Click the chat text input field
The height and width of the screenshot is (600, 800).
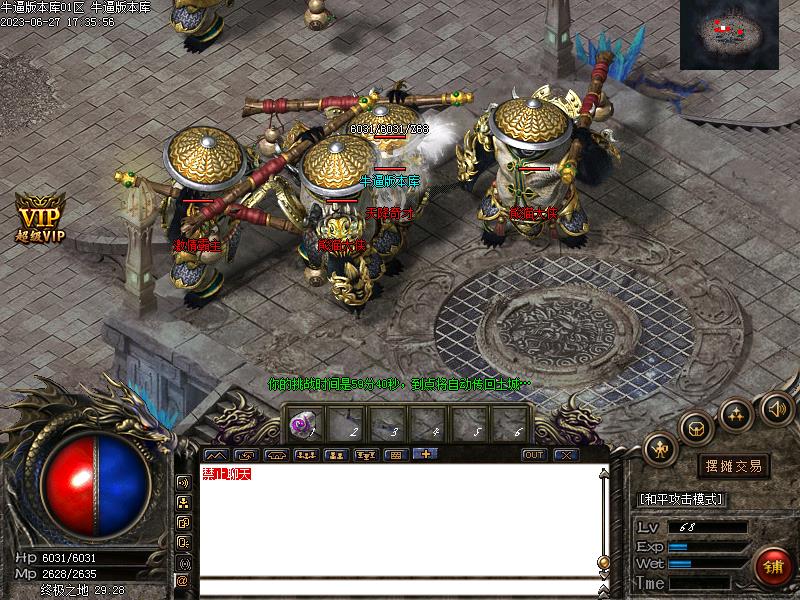click(x=400, y=586)
